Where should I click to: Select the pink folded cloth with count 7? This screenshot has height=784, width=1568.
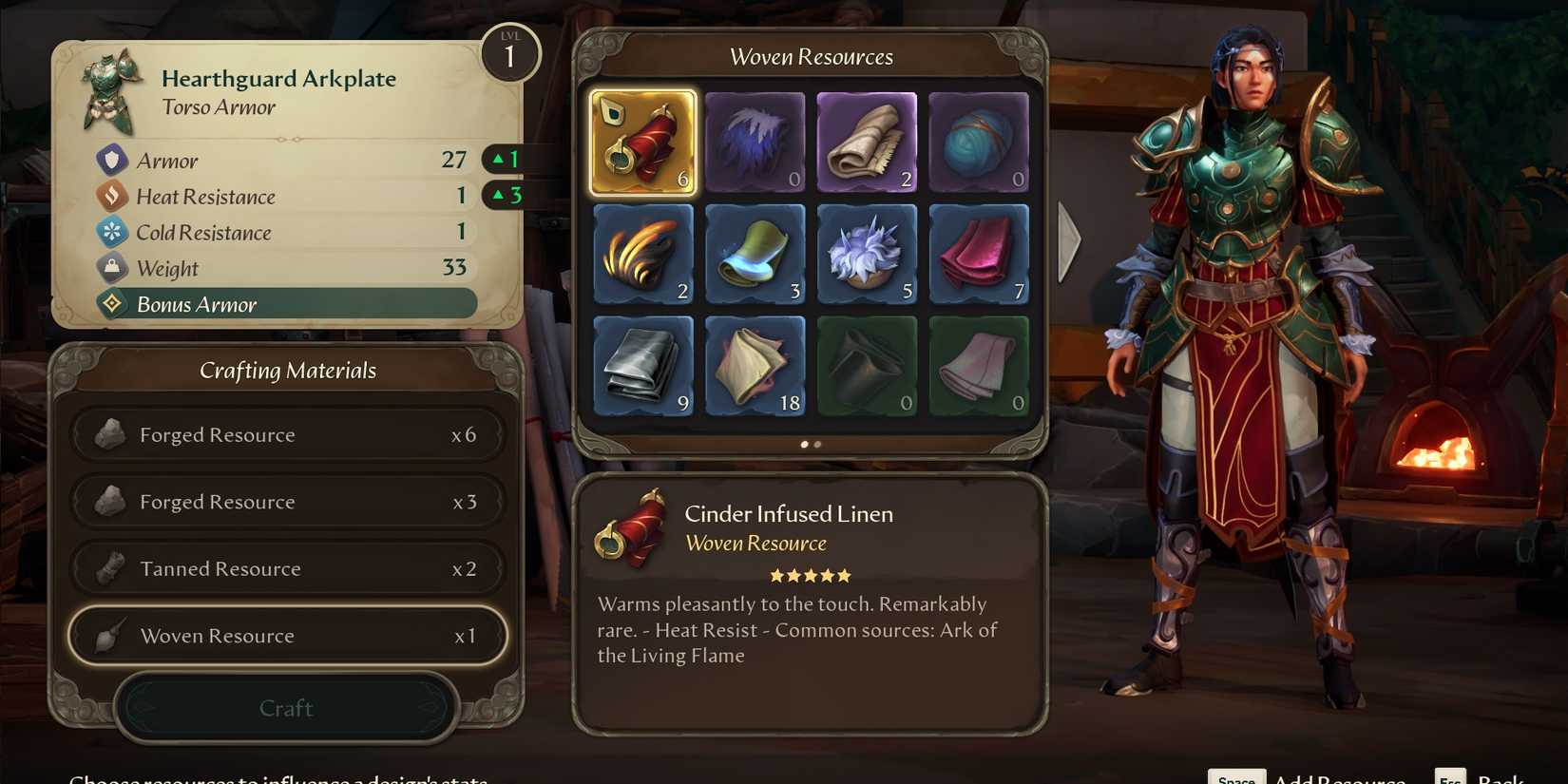979,254
